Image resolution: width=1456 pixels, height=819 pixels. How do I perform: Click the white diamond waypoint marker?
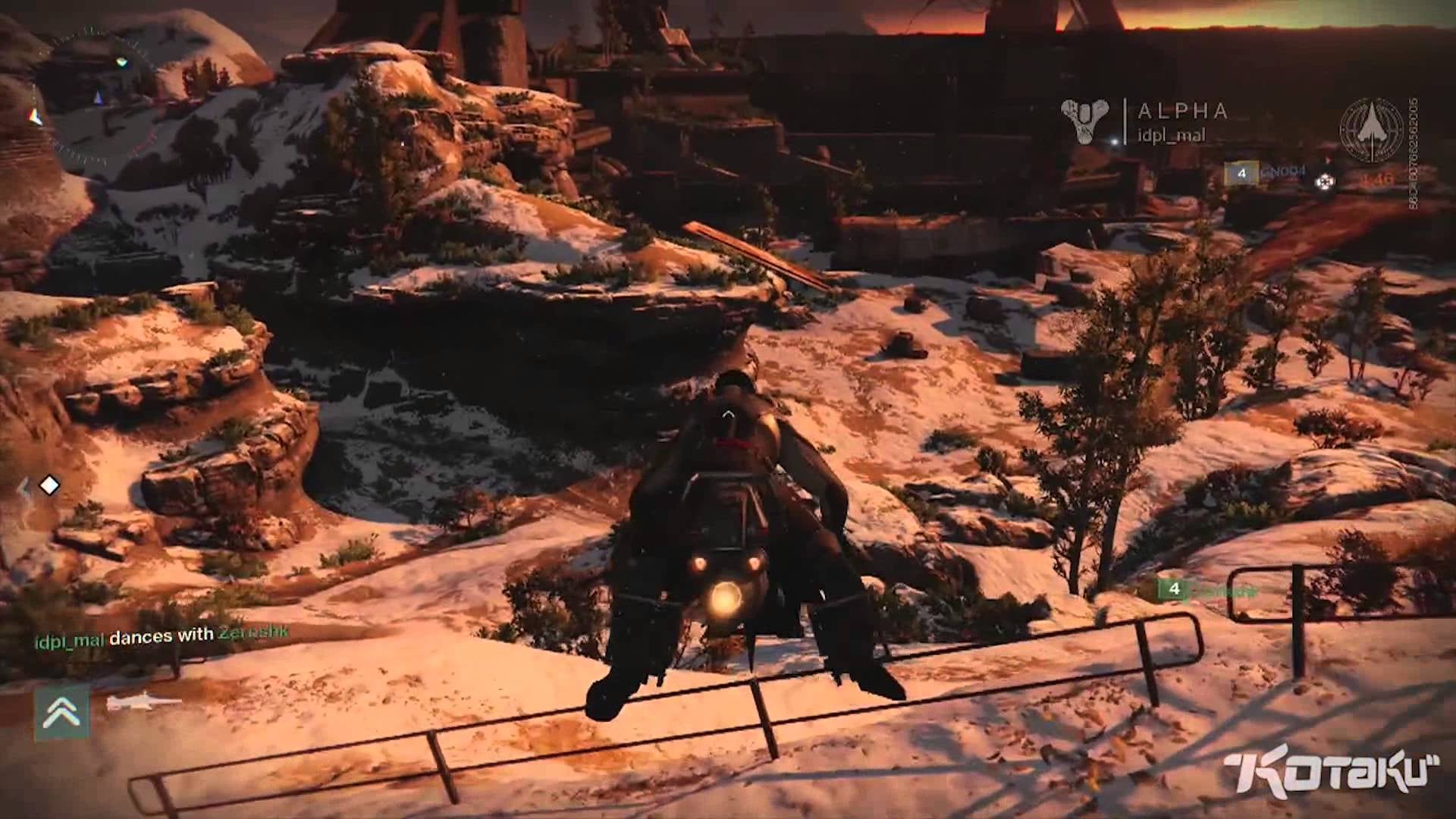(x=49, y=485)
